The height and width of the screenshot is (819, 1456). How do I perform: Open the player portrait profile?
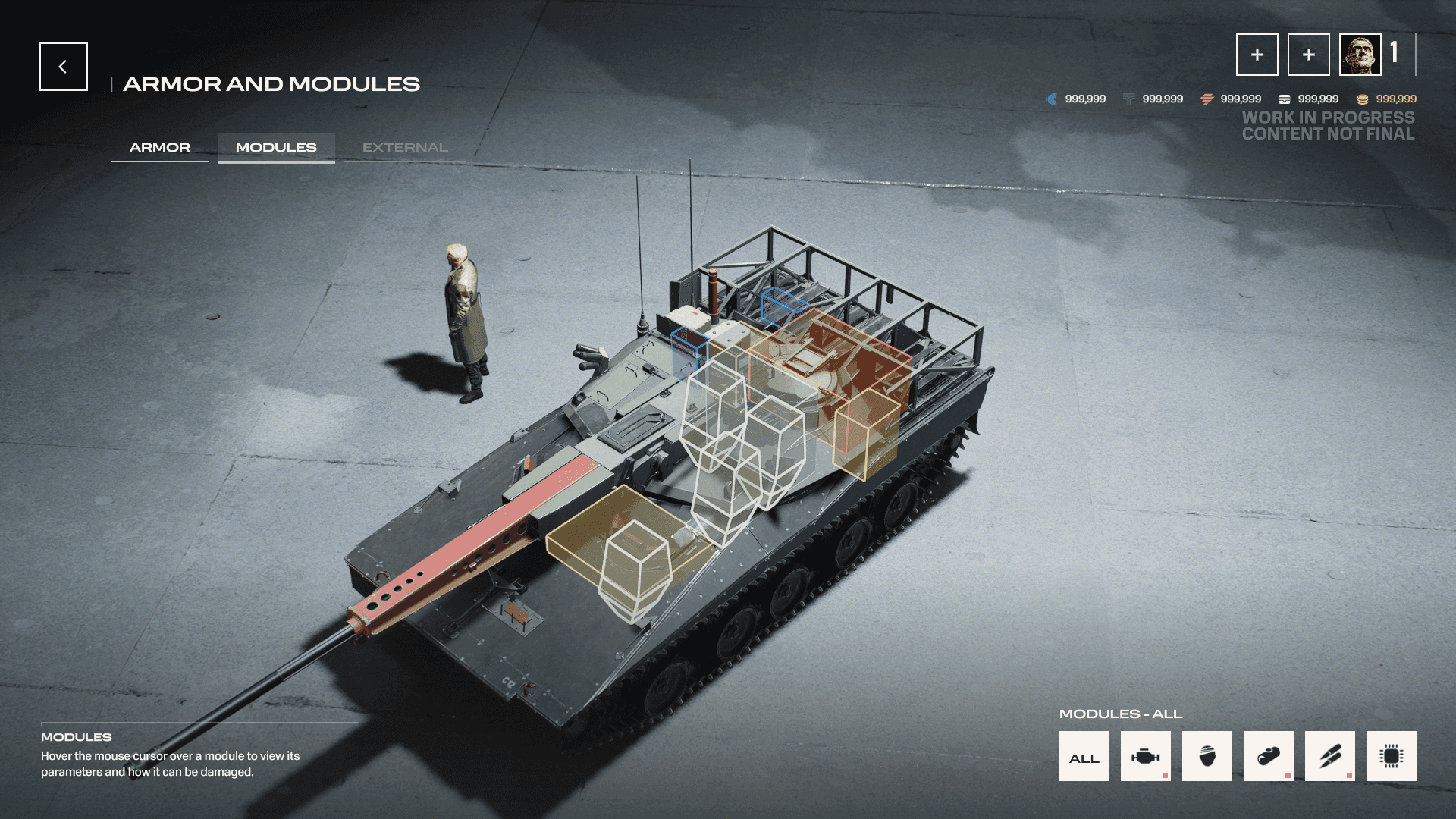coord(1360,55)
